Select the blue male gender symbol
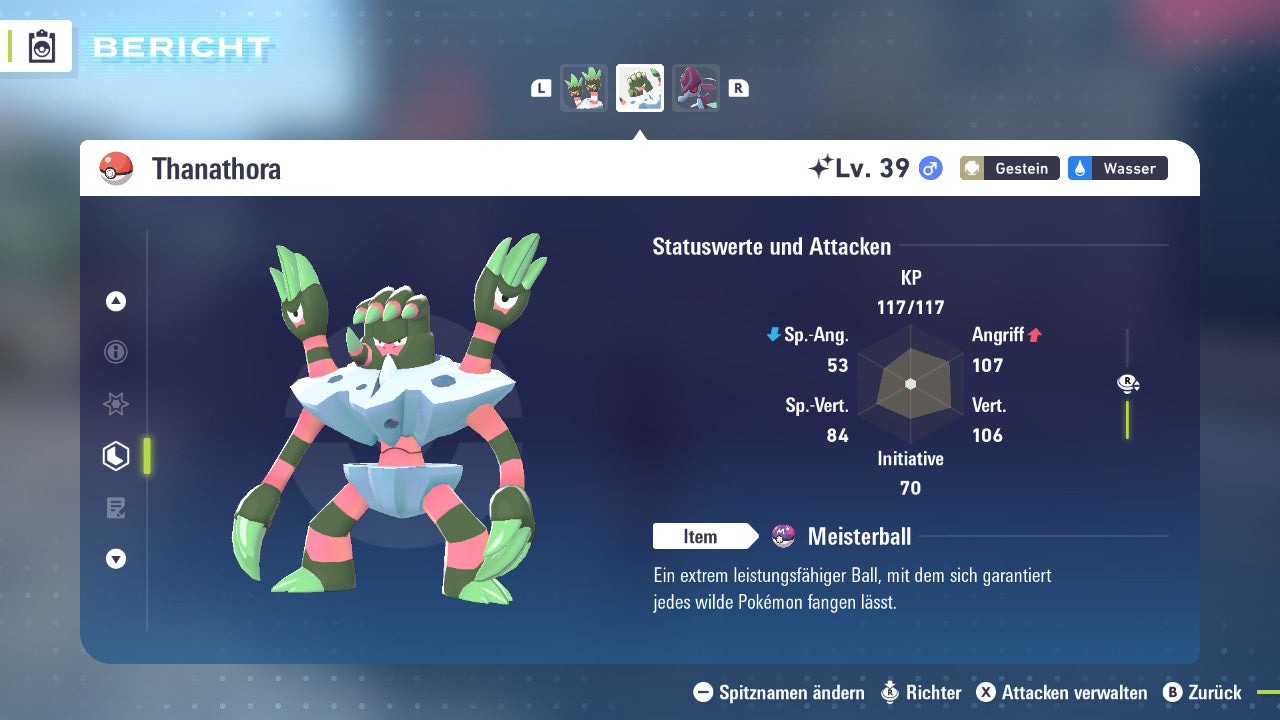Image resolution: width=1280 pixels, height=720 pixels. click(929, 168)
